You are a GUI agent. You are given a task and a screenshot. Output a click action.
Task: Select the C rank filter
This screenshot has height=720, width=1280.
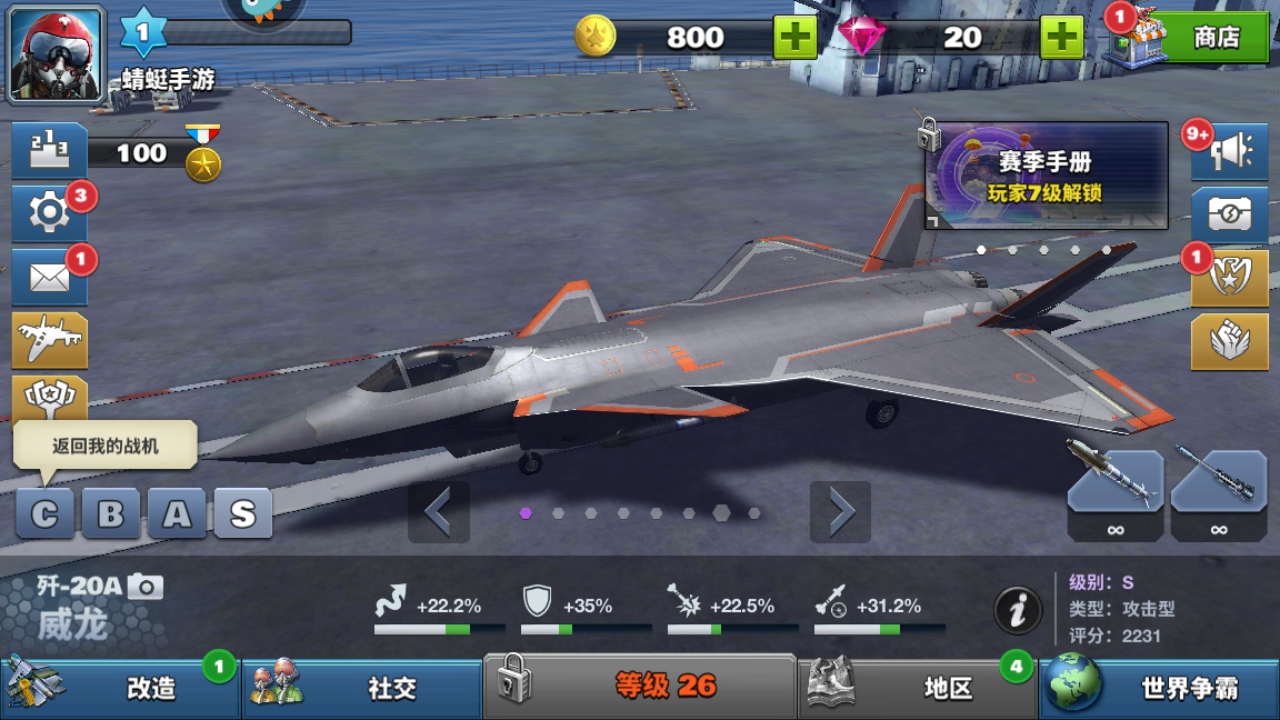pos(45,512)
